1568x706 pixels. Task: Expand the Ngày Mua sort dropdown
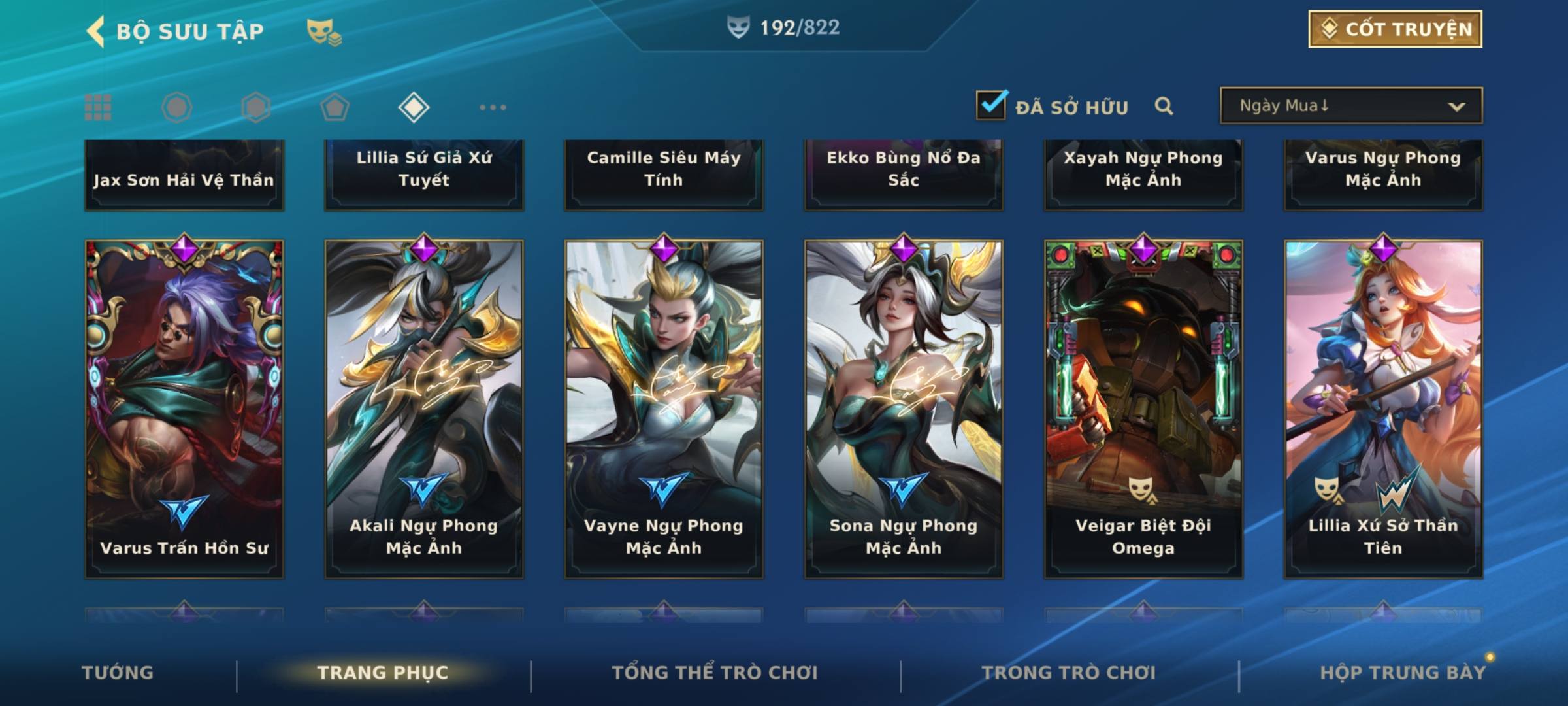click(x=1350, y=106)
